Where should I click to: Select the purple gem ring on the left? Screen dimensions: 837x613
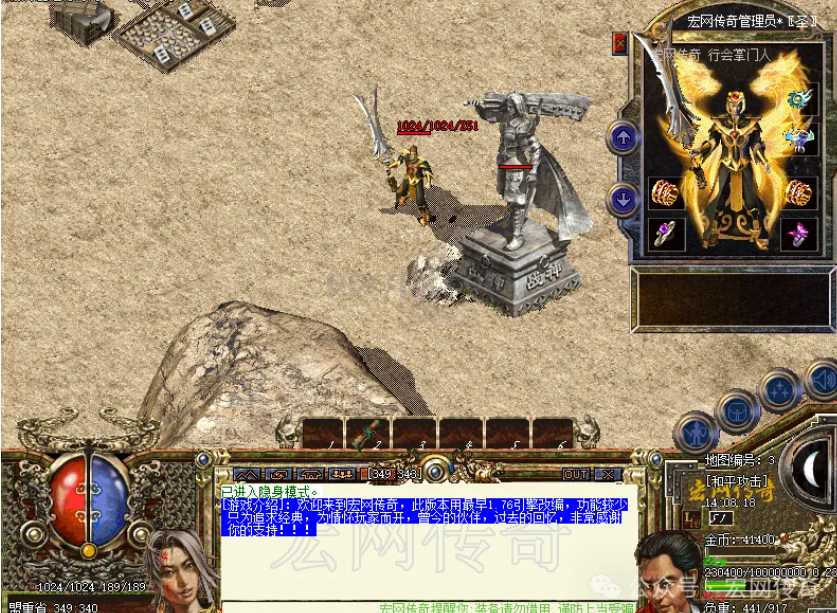coord(664,234)
